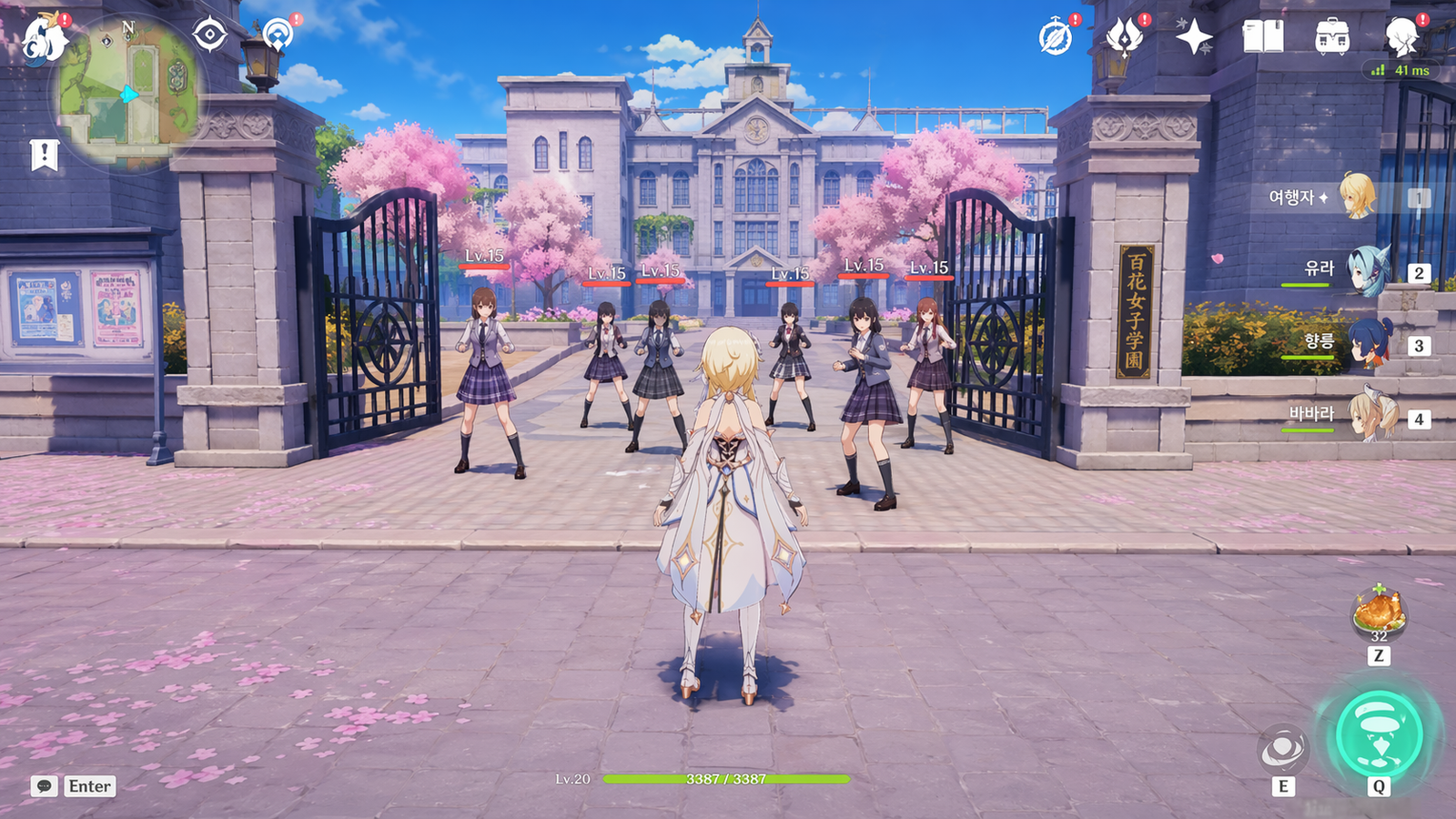Open the quest exclamation bookmark icon
The height and width of the screenshot is (819, 1456).
point(44,155)
